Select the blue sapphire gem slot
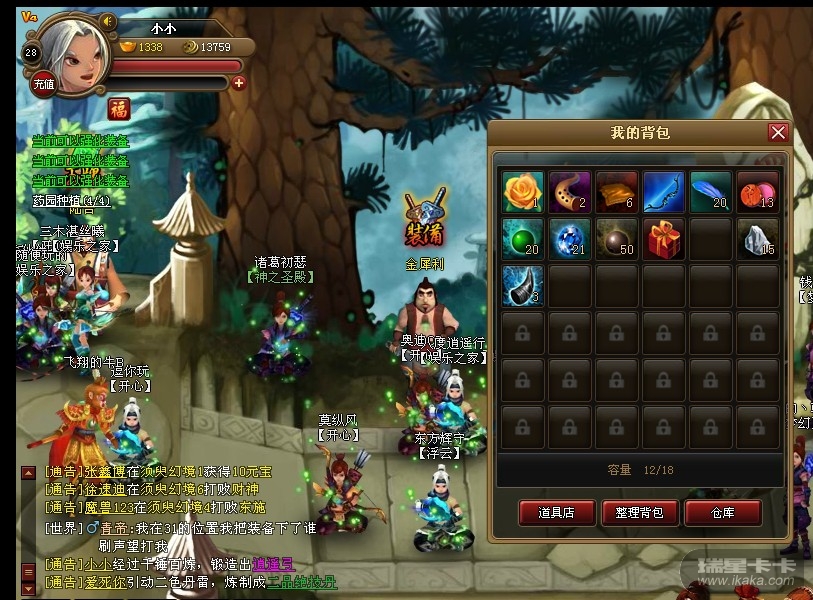This screenshot has width=813, height=600. tap(569, 239)
